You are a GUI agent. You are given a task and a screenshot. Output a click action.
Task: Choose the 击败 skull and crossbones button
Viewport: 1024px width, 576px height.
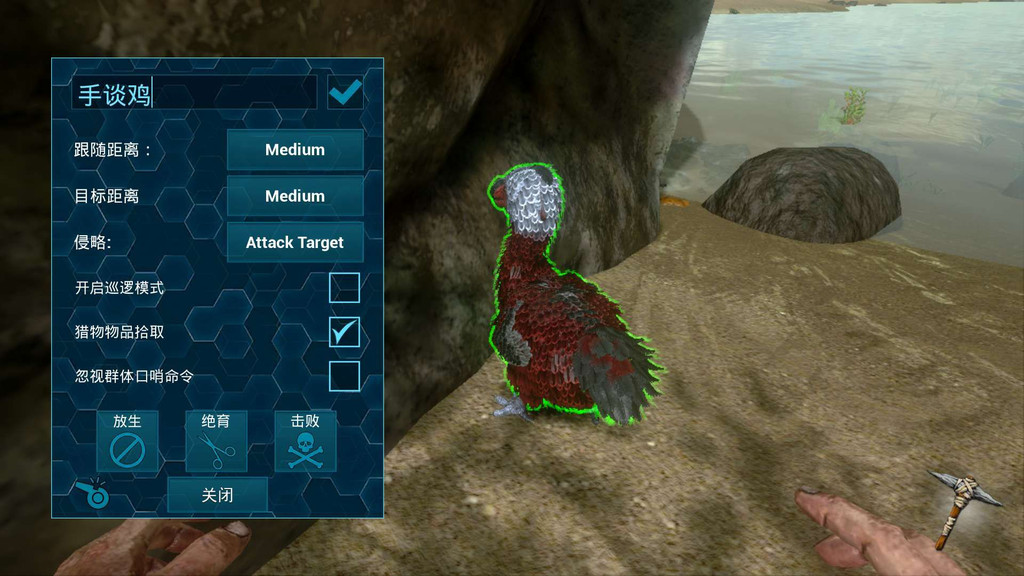(305, 441)
